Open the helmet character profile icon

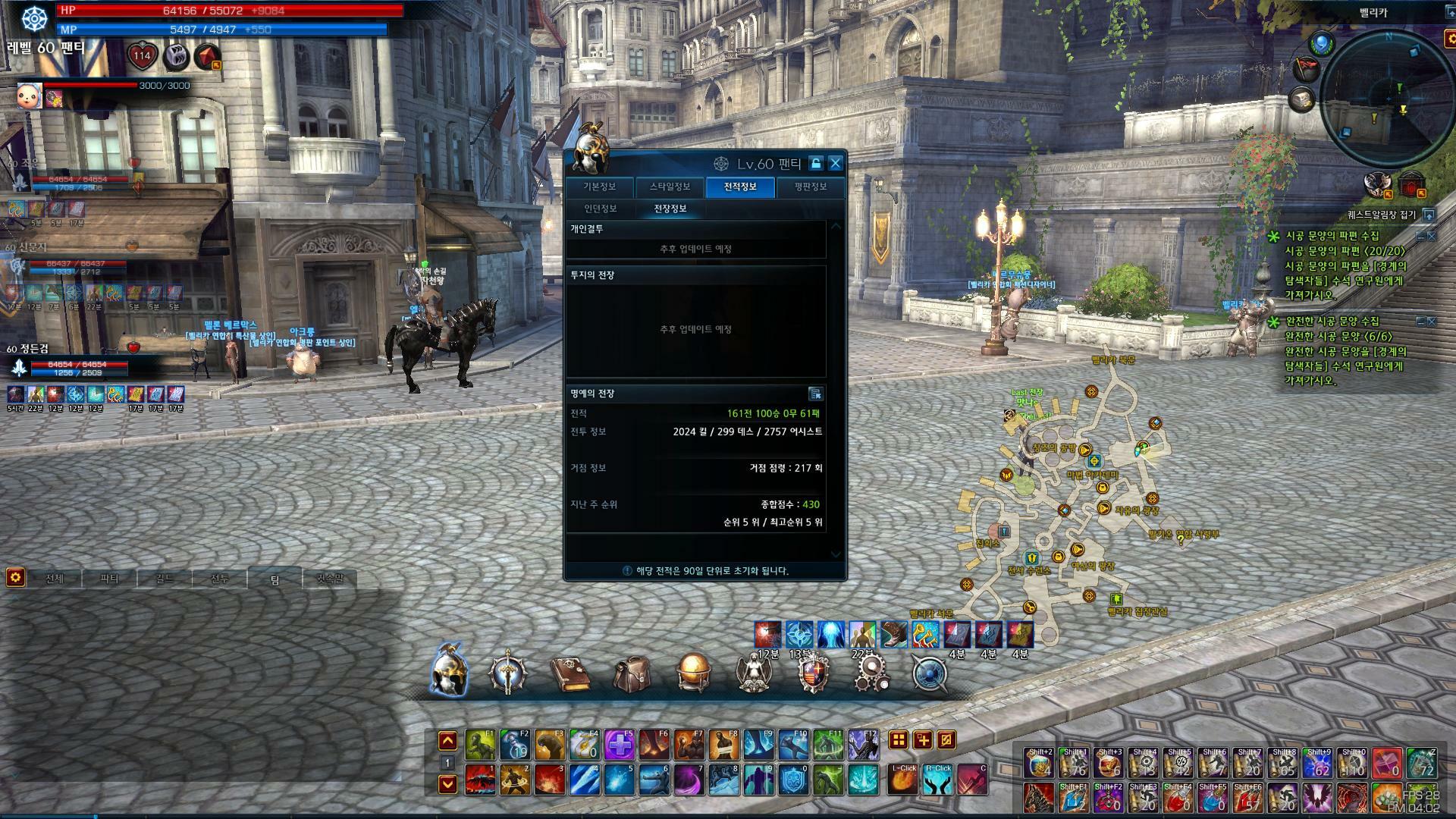(449, 672)
